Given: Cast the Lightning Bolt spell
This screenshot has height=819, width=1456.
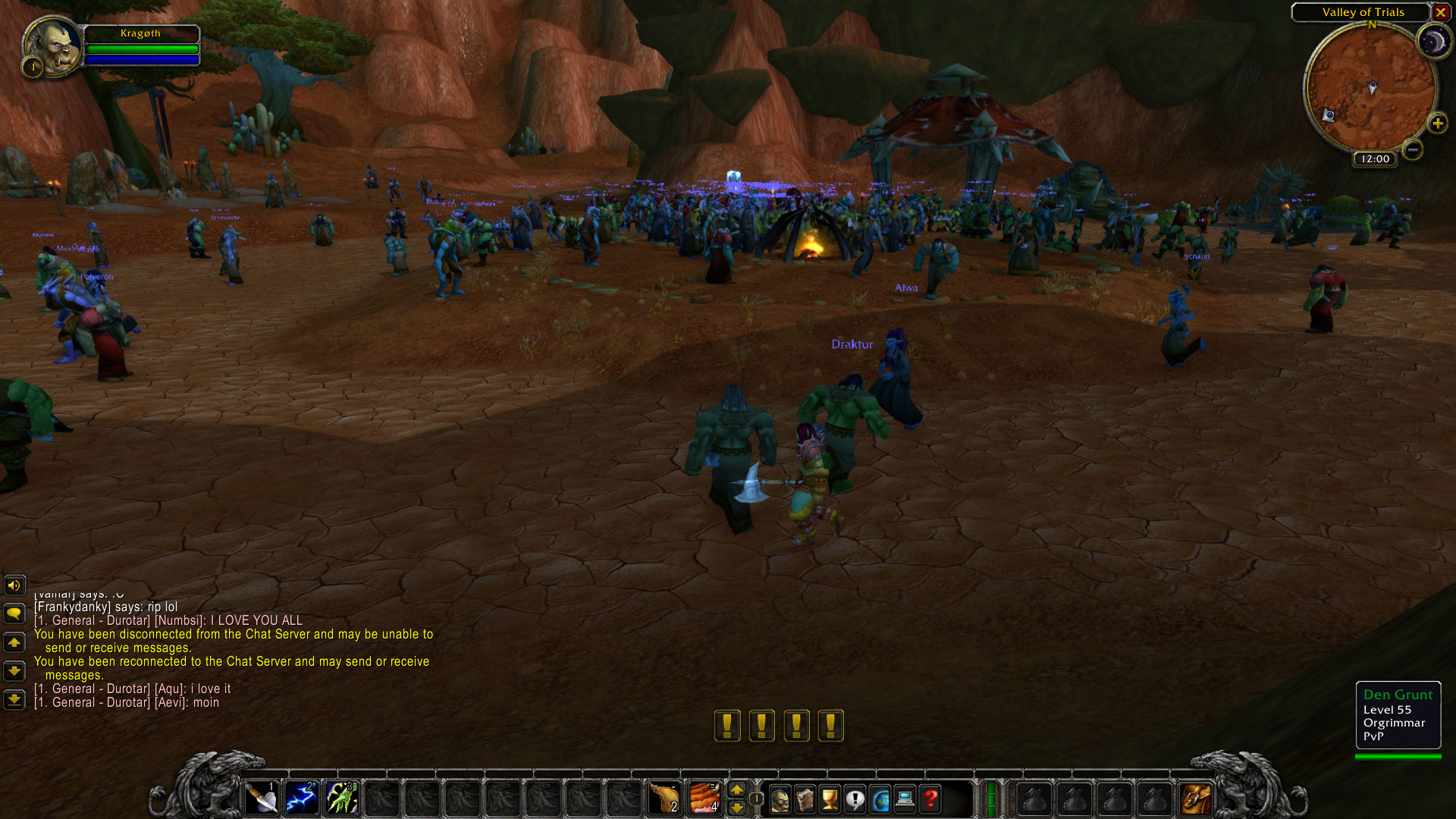Looking at the screenshot, I should coord(302,799).
